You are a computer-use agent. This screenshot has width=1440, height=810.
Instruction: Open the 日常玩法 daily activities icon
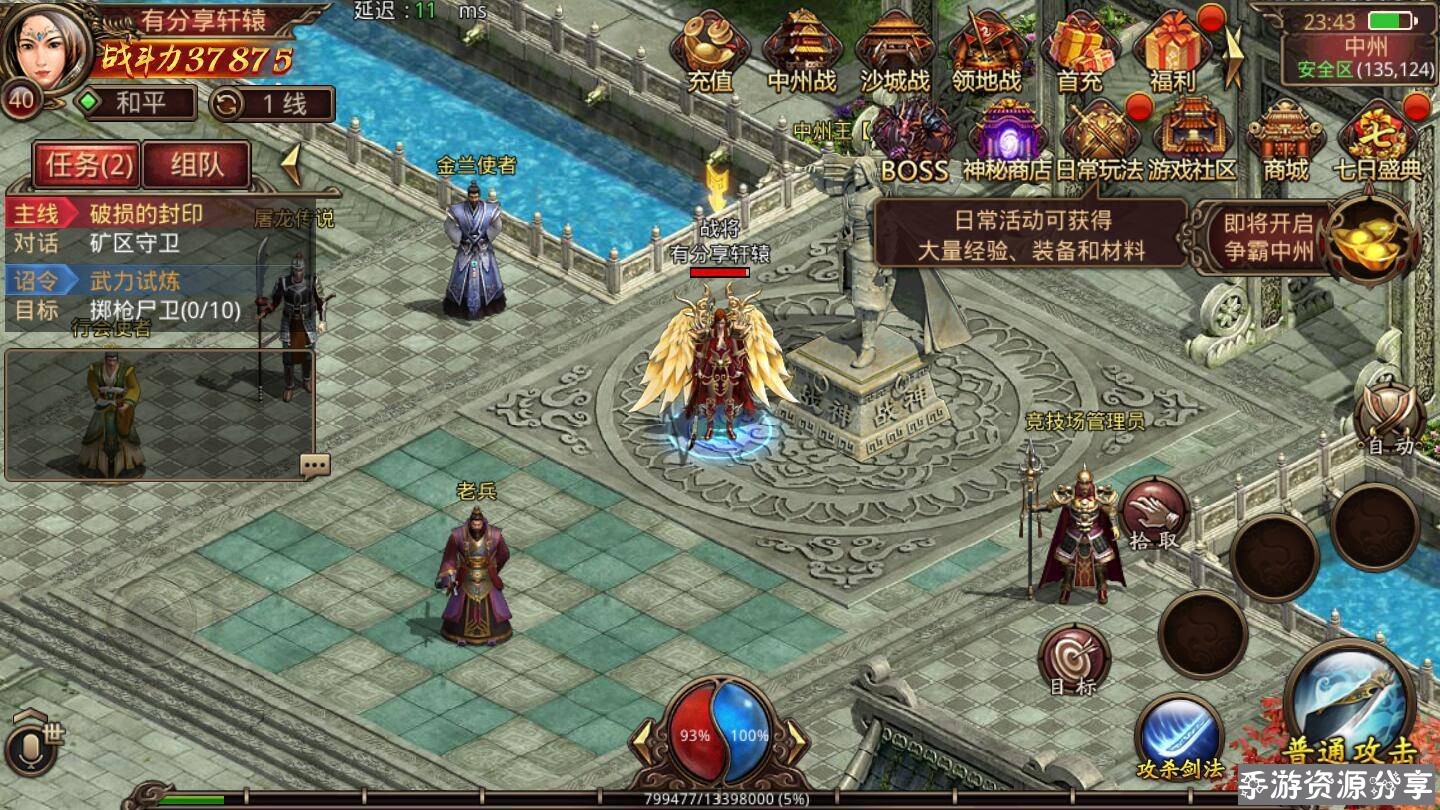[x=1099, y=140]
